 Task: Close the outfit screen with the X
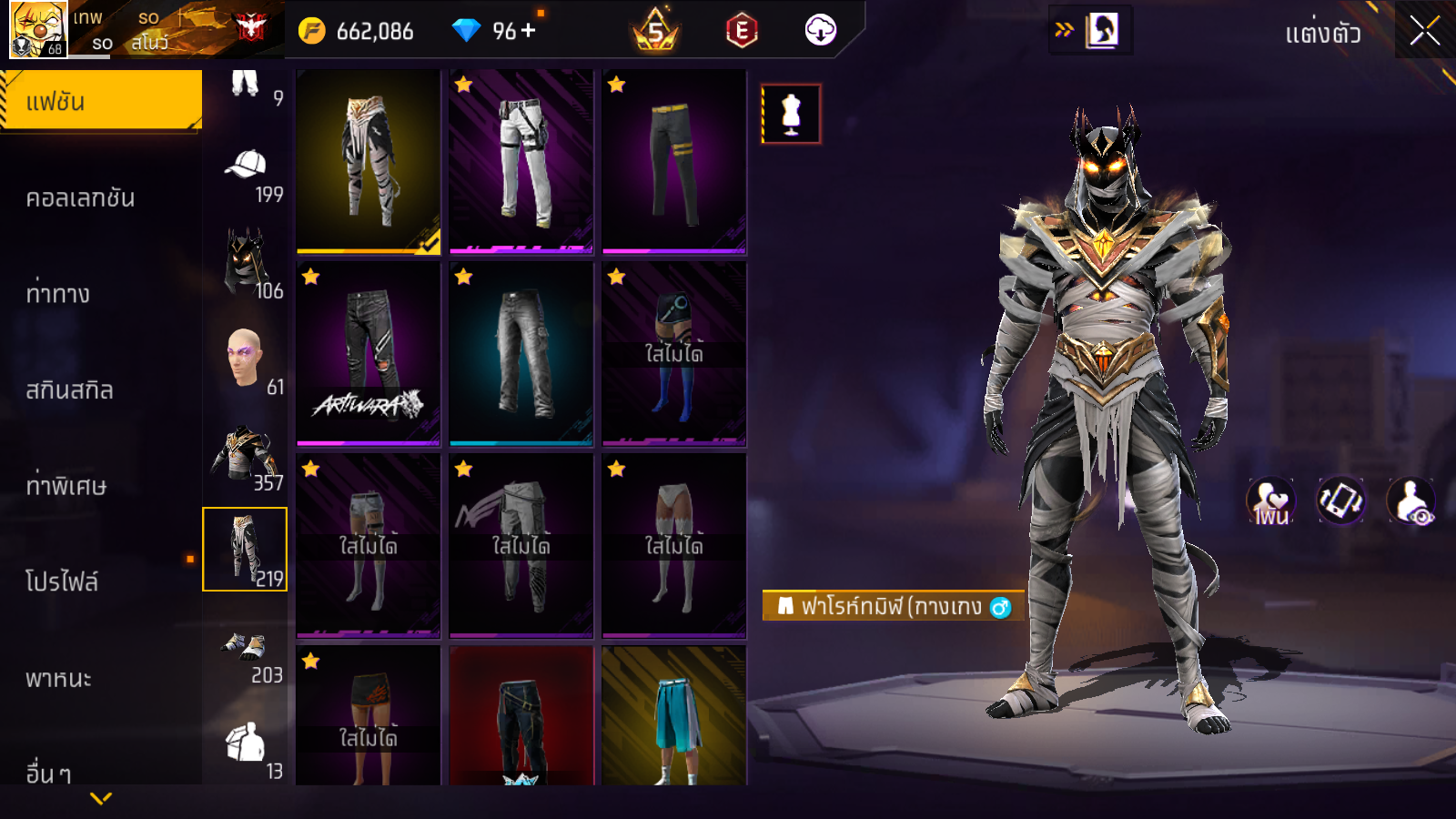(x=1424, y=31)
